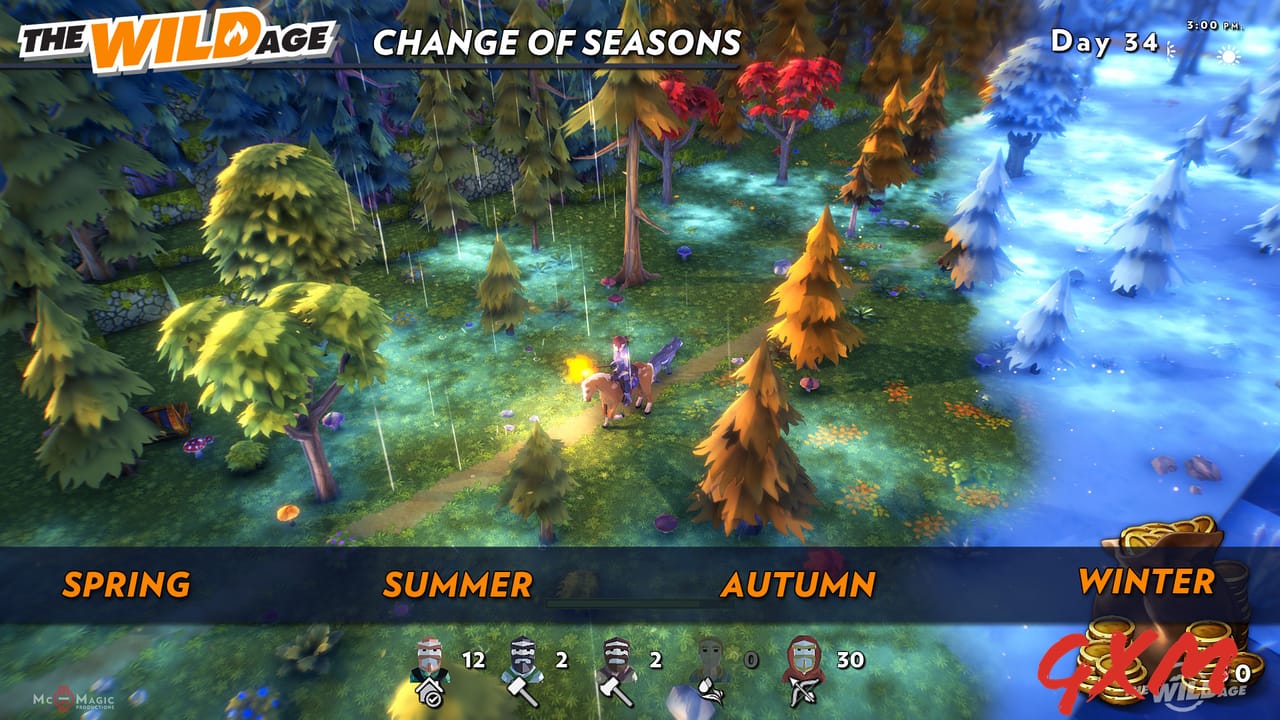Select the bow and arrow archer icon
Viewport: 1280px width, 720px height.
(803, 694)
